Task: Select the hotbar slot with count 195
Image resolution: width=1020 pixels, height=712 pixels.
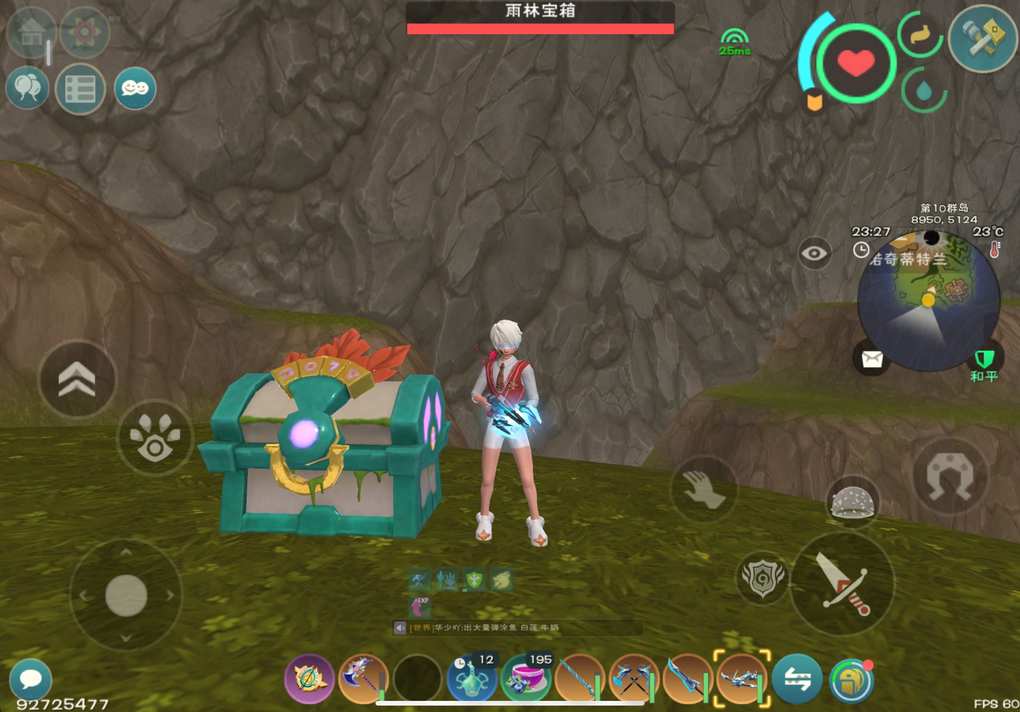Action: click(x=526, y=679)
